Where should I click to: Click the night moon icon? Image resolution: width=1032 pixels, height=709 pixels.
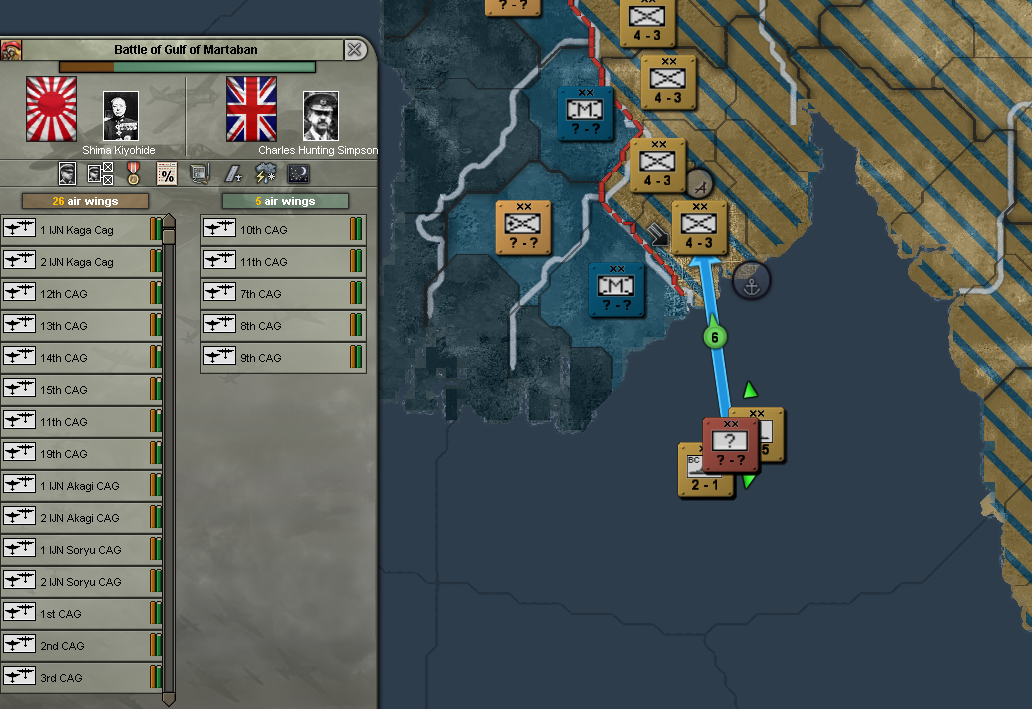click(x=299, y=173)
